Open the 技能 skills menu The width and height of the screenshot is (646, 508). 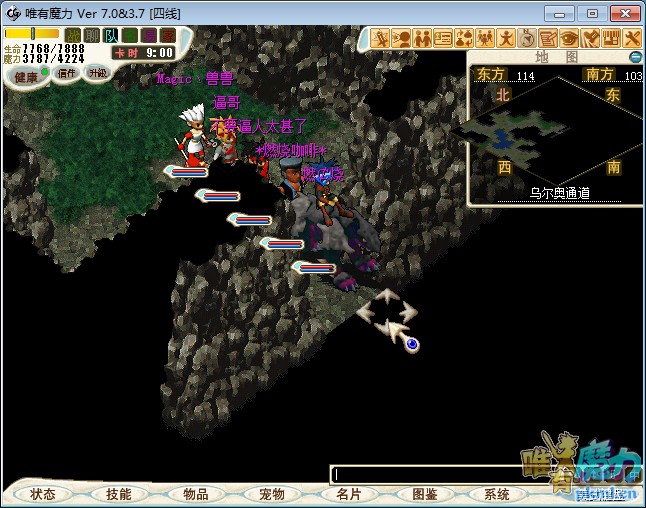(x=119, y=494)
